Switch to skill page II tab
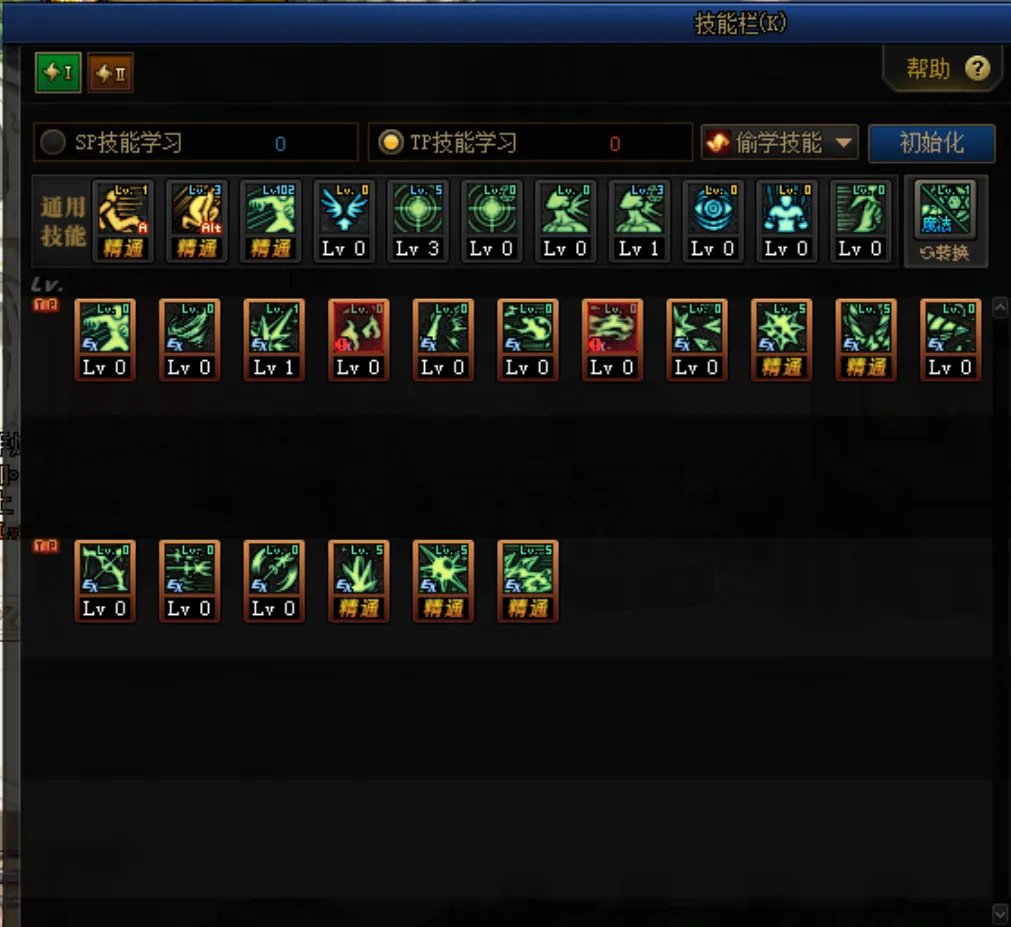The width and height of the screenshot is (1011, 927). [110, 73]
